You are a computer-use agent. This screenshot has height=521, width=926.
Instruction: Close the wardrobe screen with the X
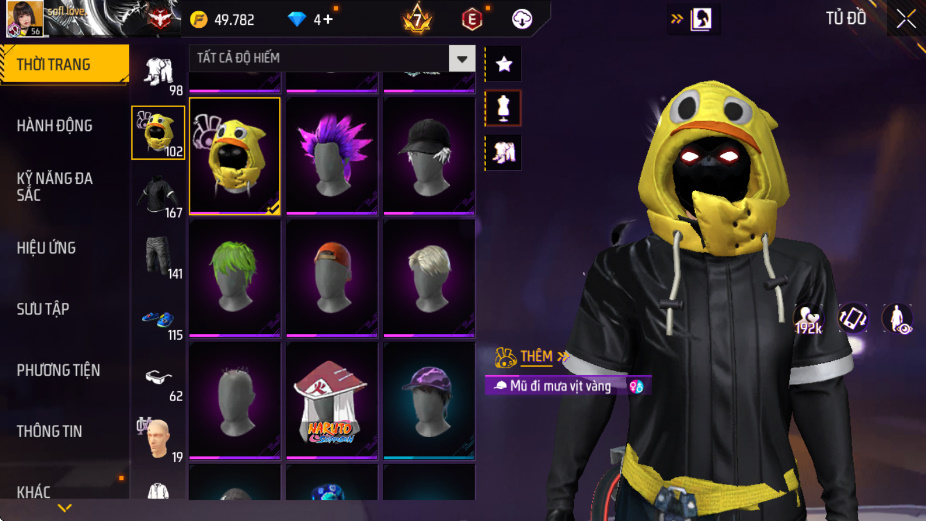pos(905,18)
